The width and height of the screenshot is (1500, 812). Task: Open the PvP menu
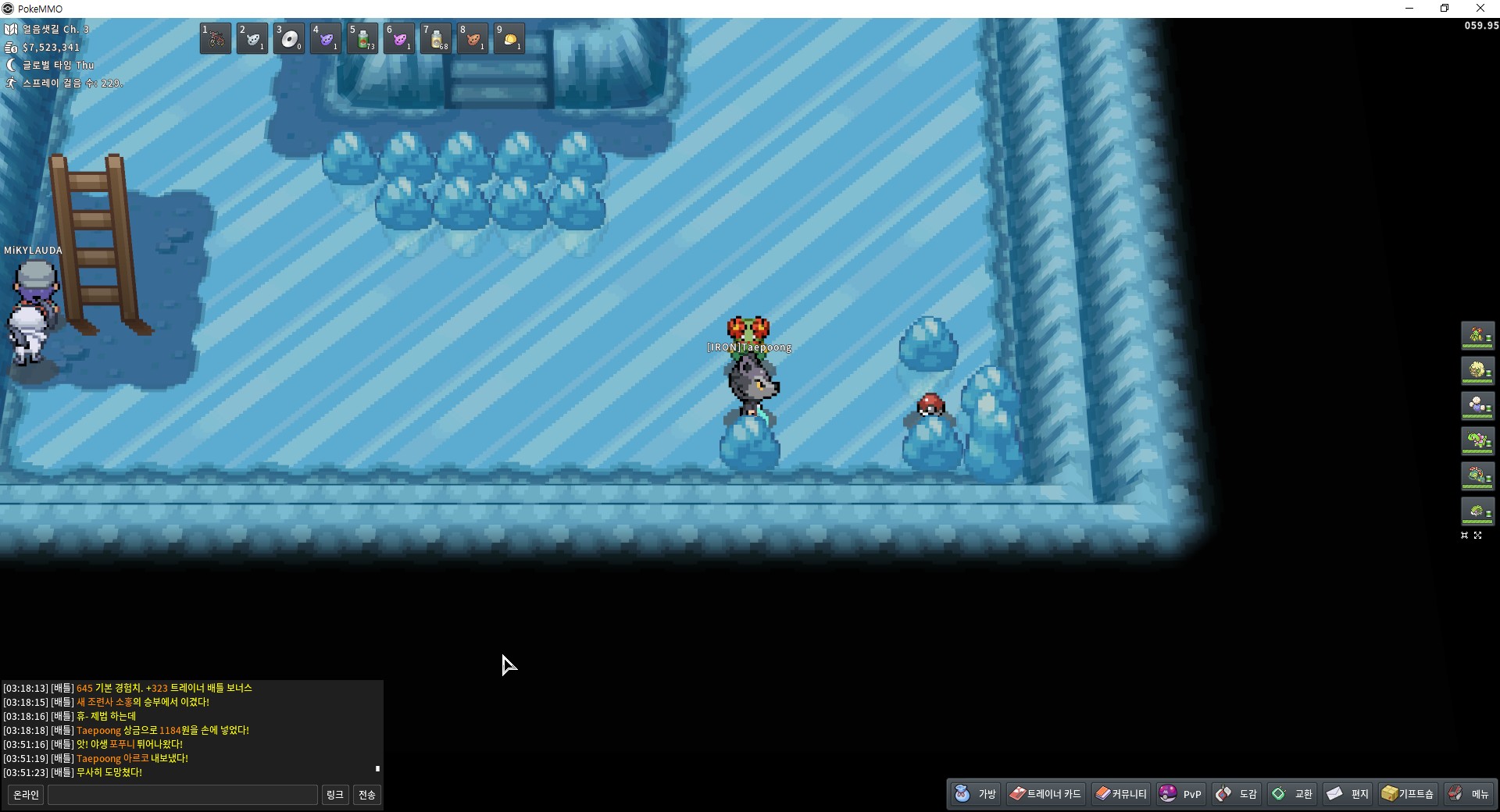(1180, 794)
